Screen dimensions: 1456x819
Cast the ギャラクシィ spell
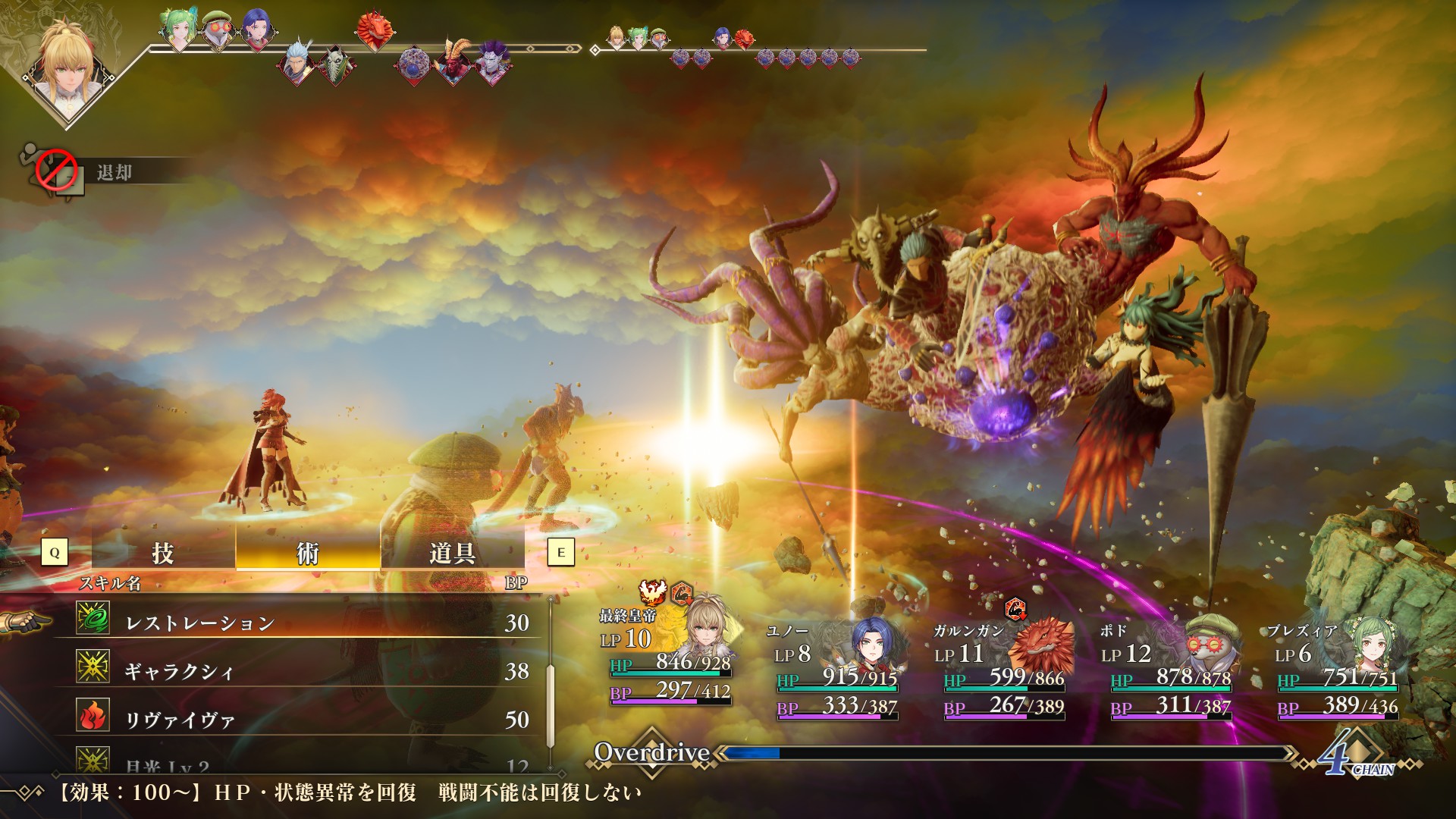303,671
